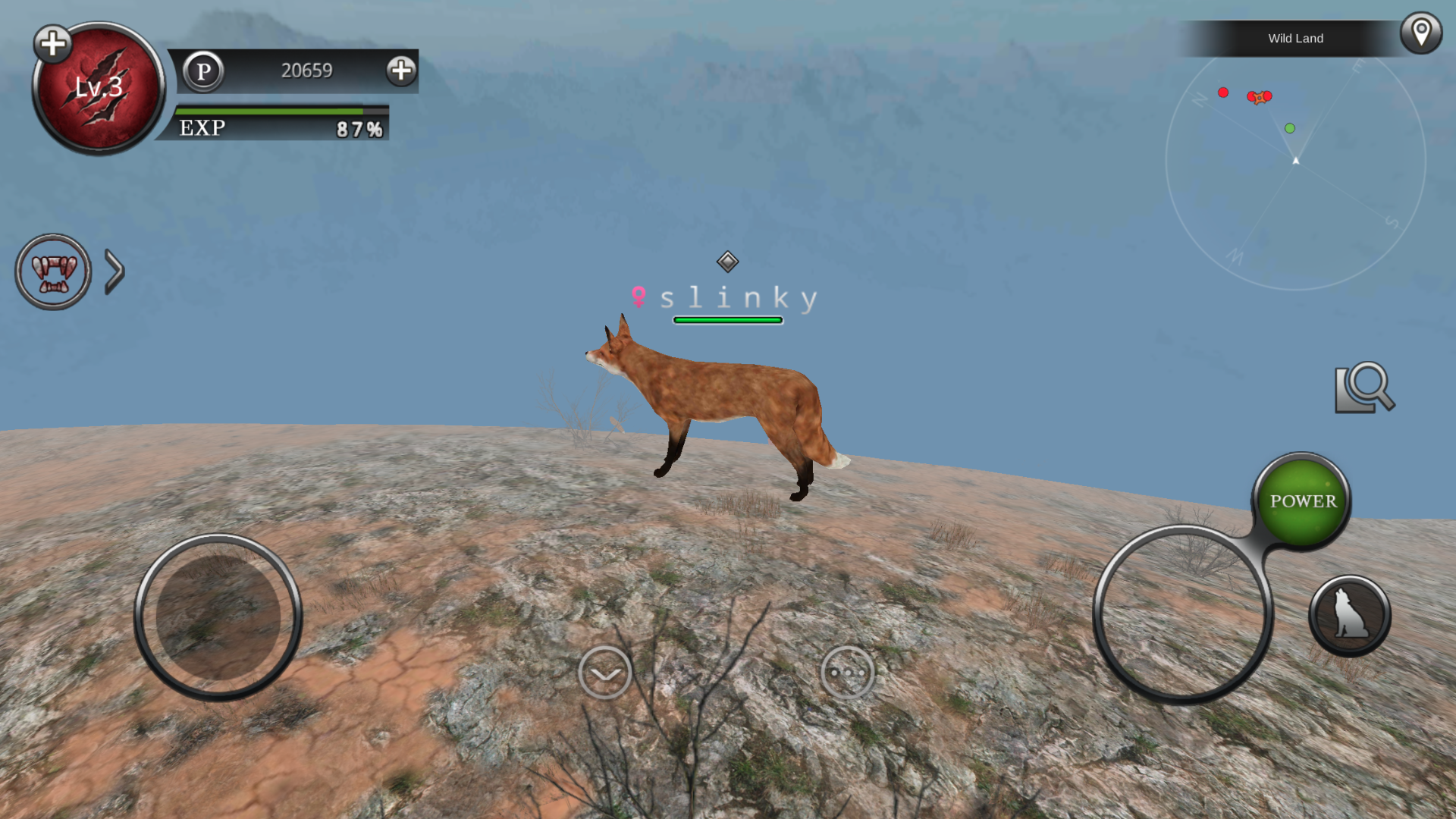This screenshot has height=819, width=1456.
Task: Expand the skill panel arrow
Action: point(115,271)
